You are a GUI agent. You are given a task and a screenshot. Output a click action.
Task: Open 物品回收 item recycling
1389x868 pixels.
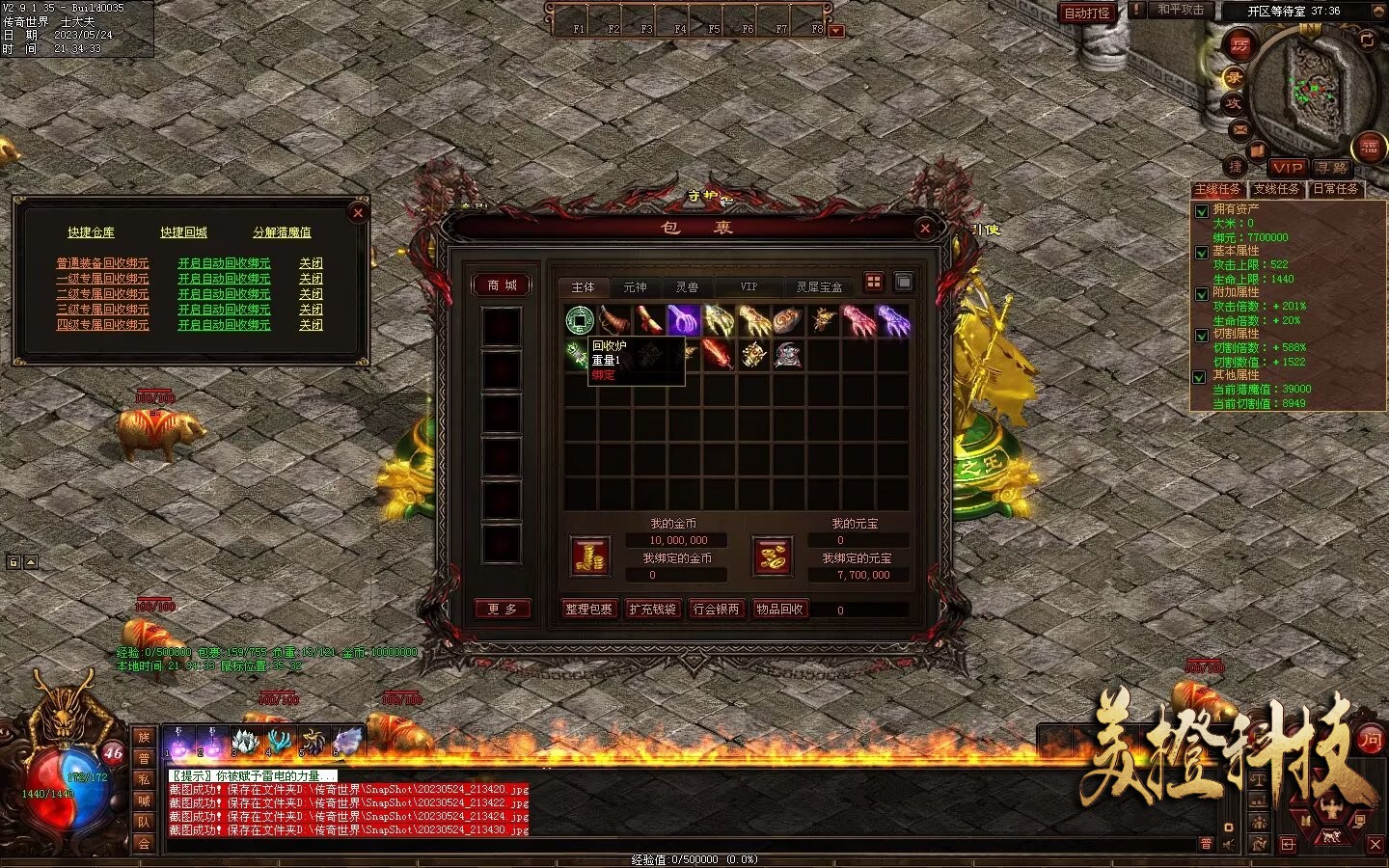coord(779,610)
